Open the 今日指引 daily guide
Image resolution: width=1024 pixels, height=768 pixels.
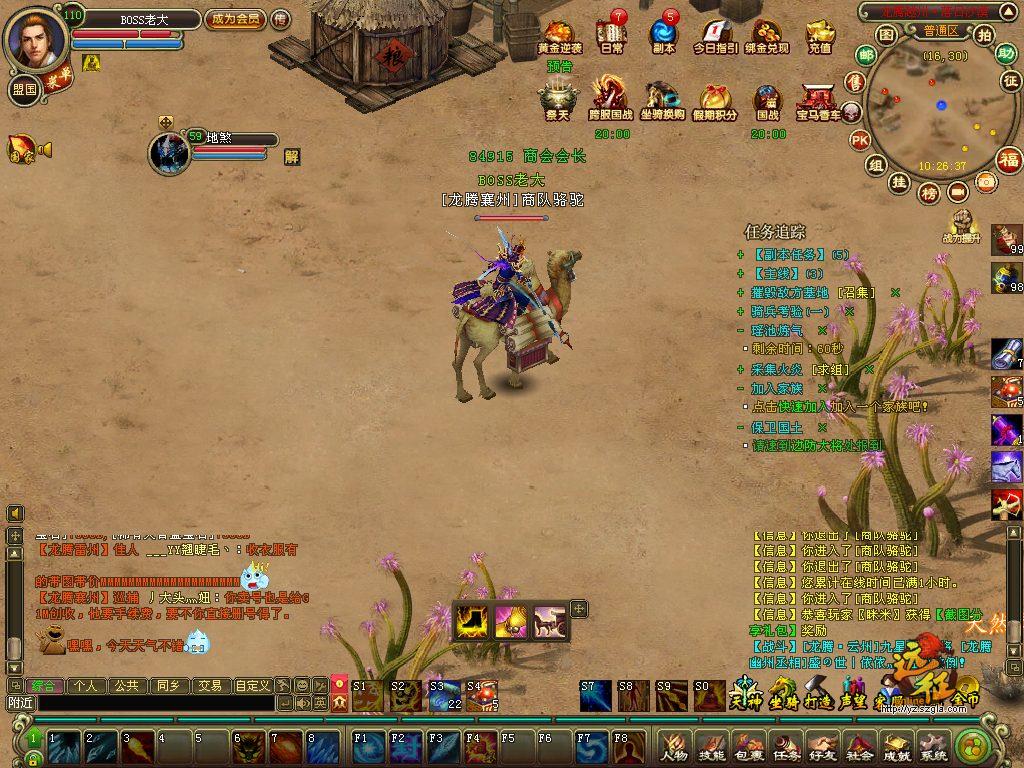[715, 35]
